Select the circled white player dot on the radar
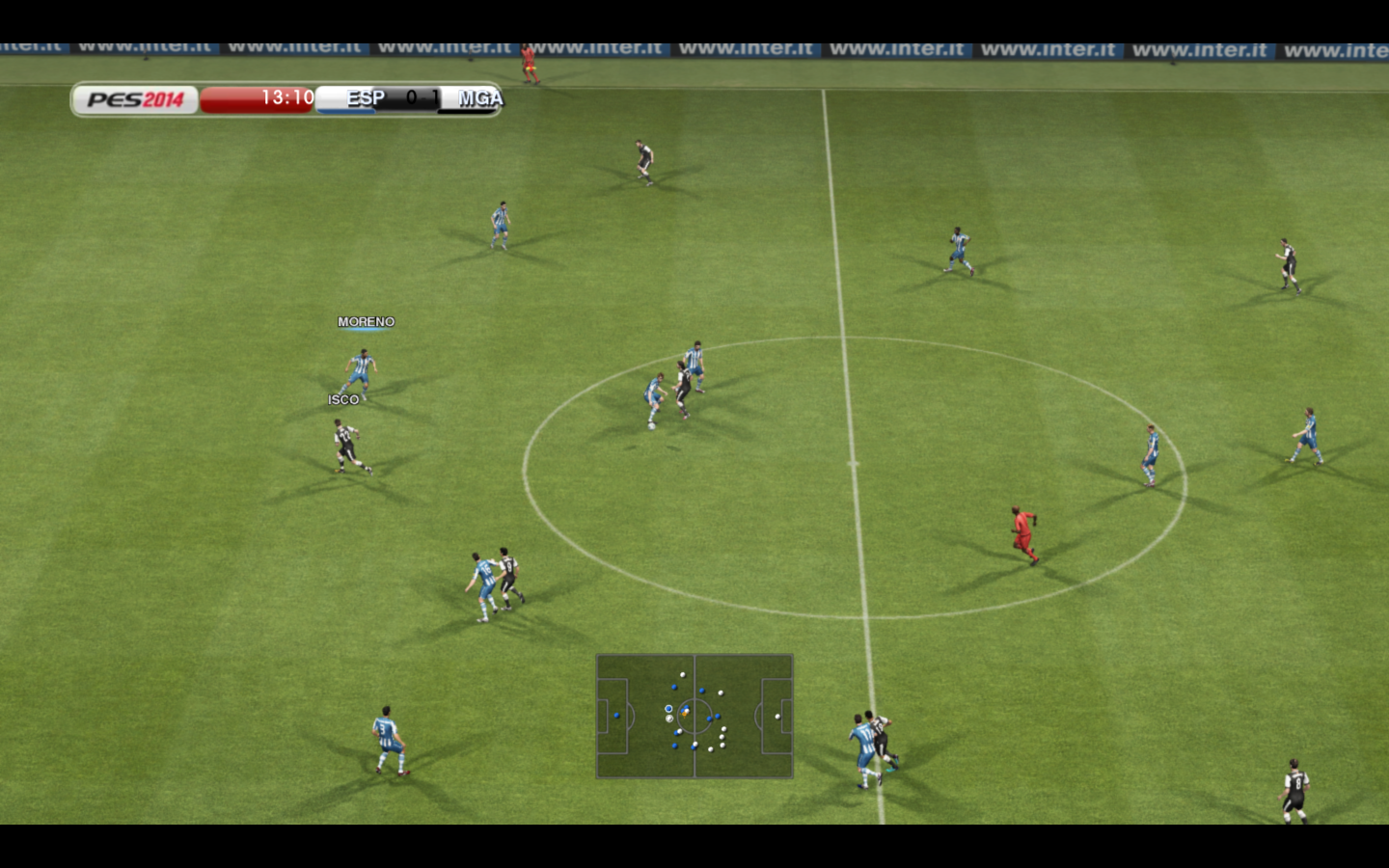1389x868 pixels. pos(668,719)
